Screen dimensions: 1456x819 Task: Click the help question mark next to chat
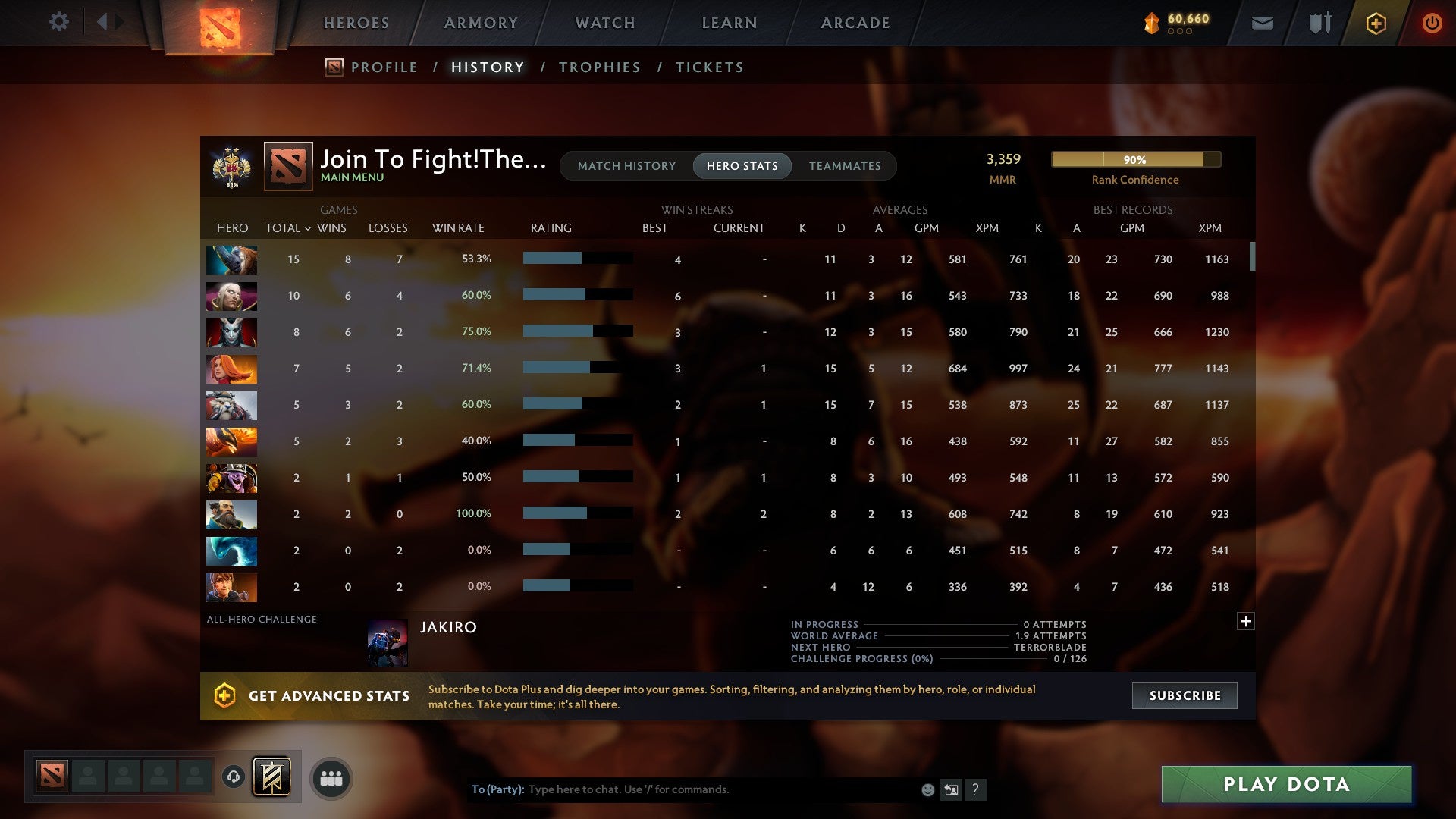click(x=976, y=790)
